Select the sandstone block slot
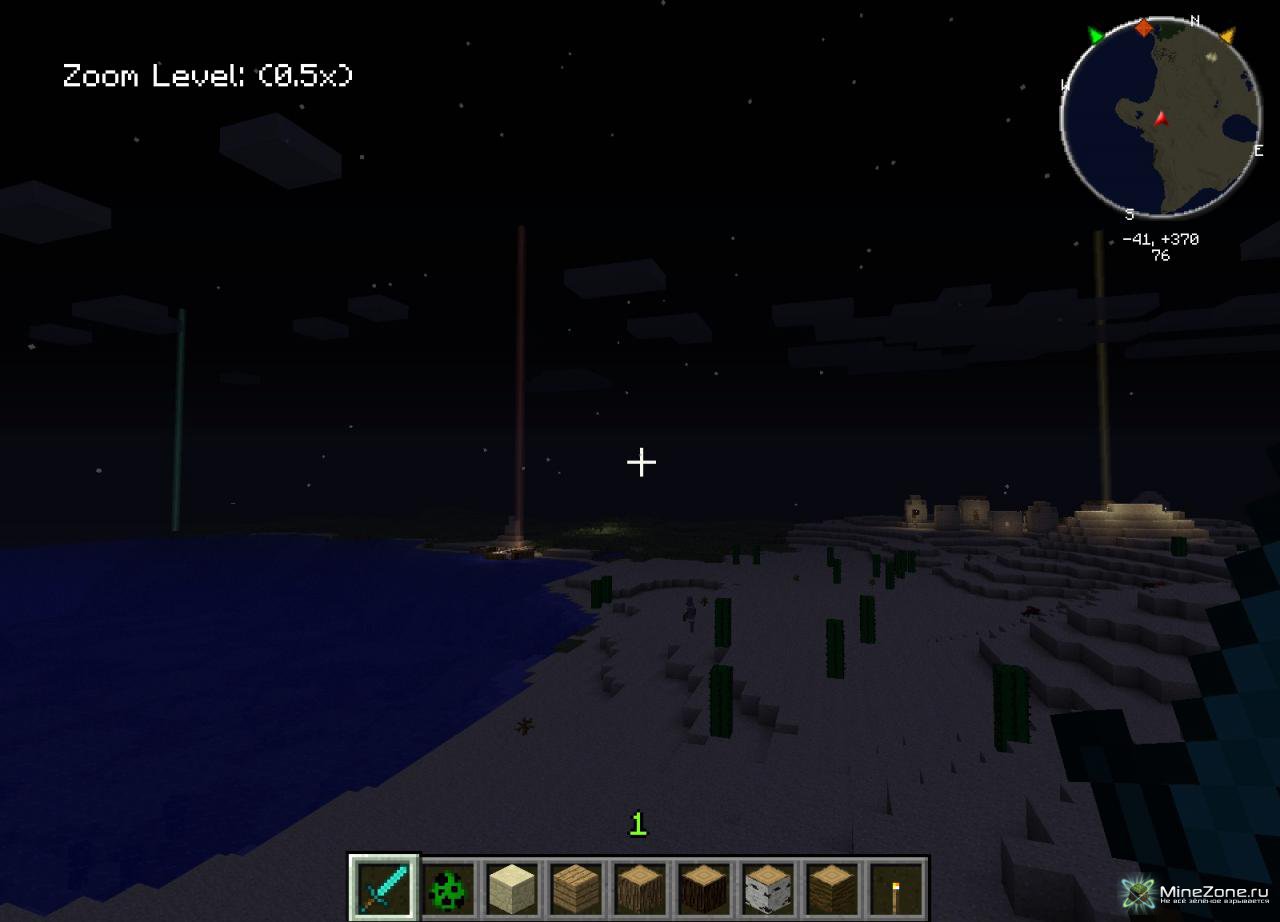This screenshot has width=1280, height=922. click(x=512, y=887)
